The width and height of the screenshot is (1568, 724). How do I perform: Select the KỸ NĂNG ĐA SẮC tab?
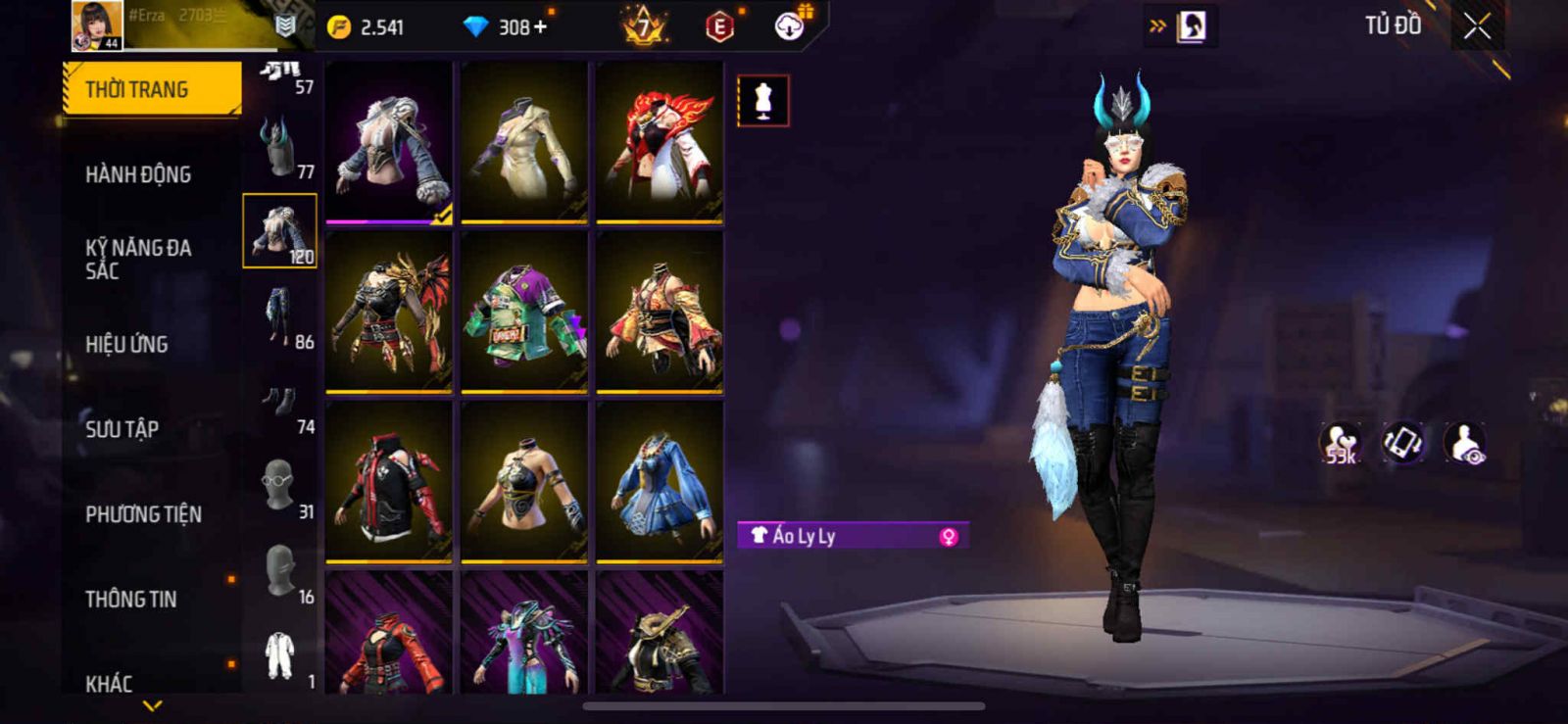138,259
